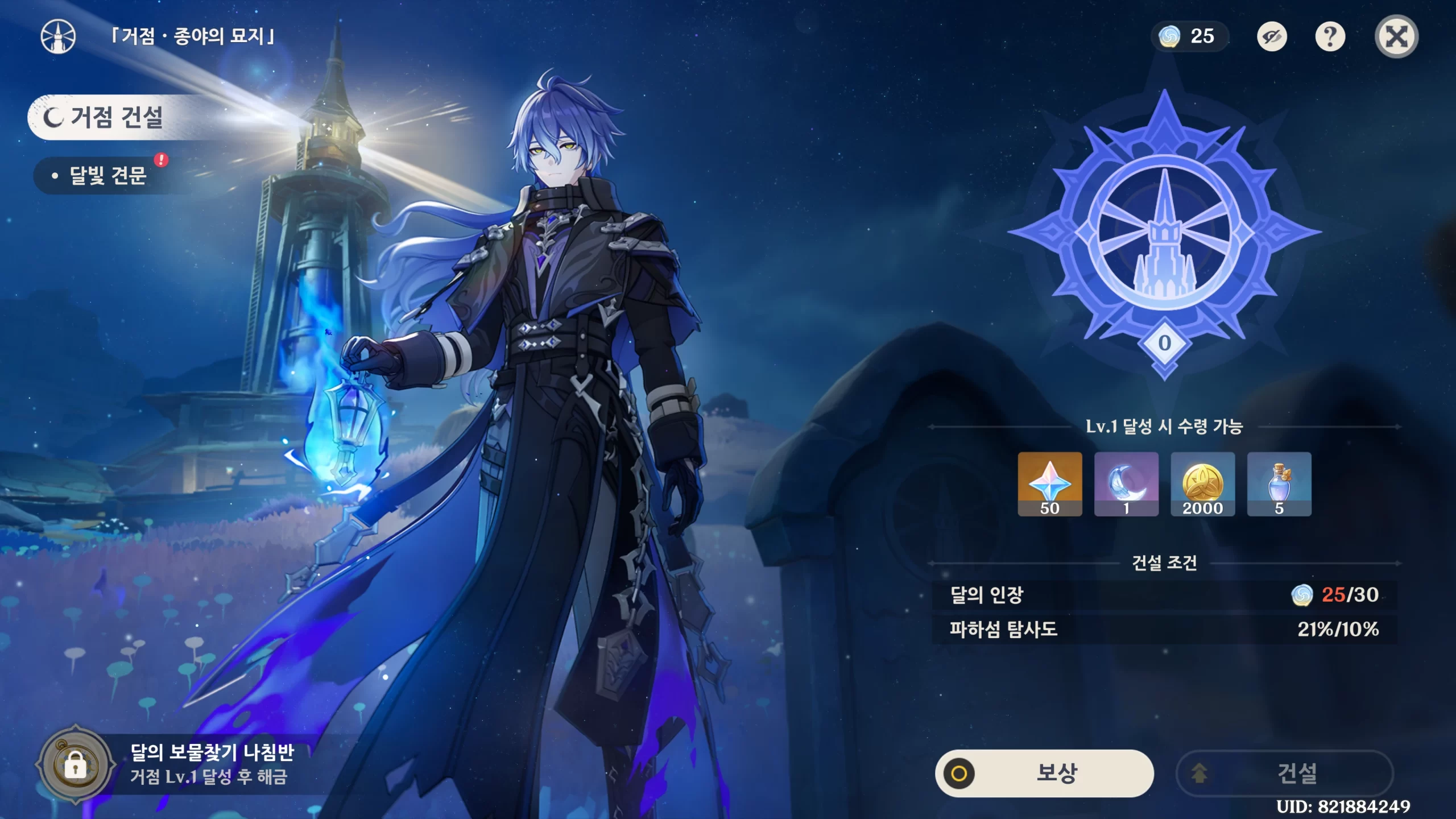The image size is (1456, 819).
Task: Open the 보상 rewards button
Action: click(x=1044, y=773)
